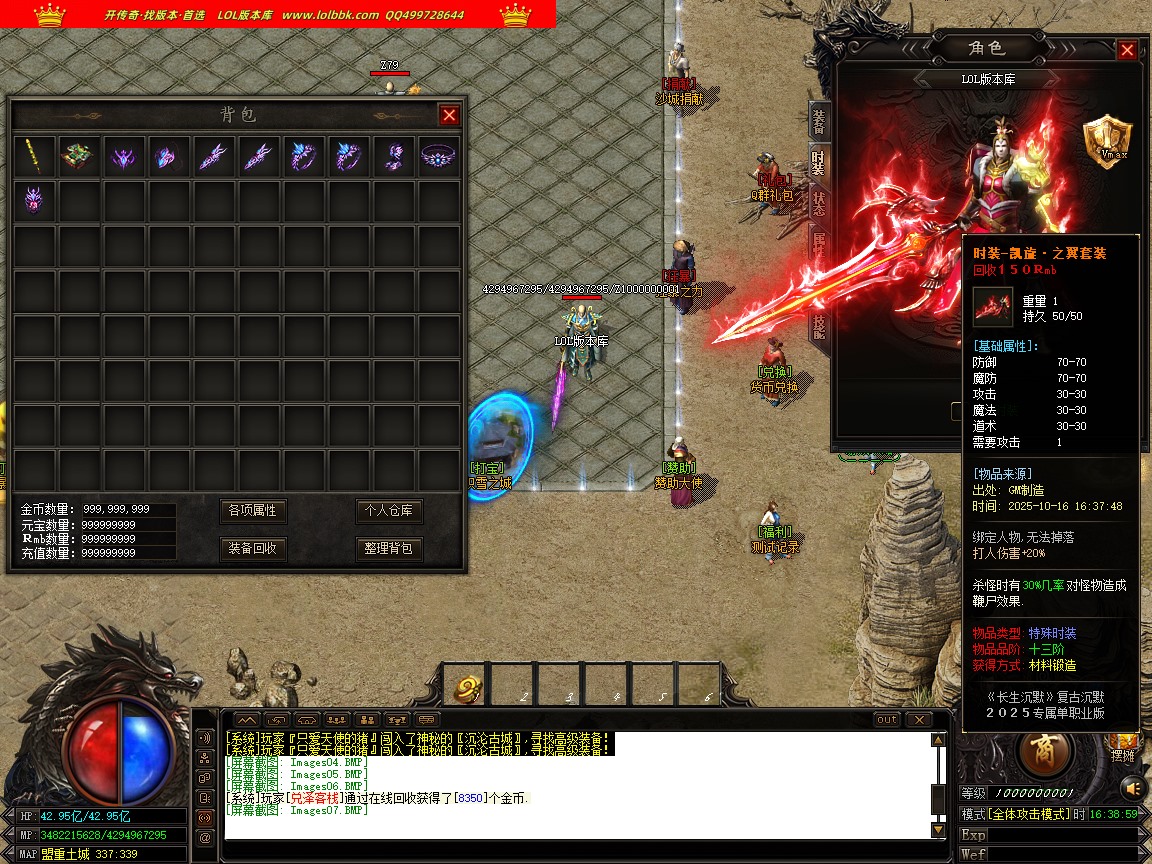Click the chat scrollbar down arrow
Screen dimensions: 1152x864
pyautogui.click(x=938, y=829)
